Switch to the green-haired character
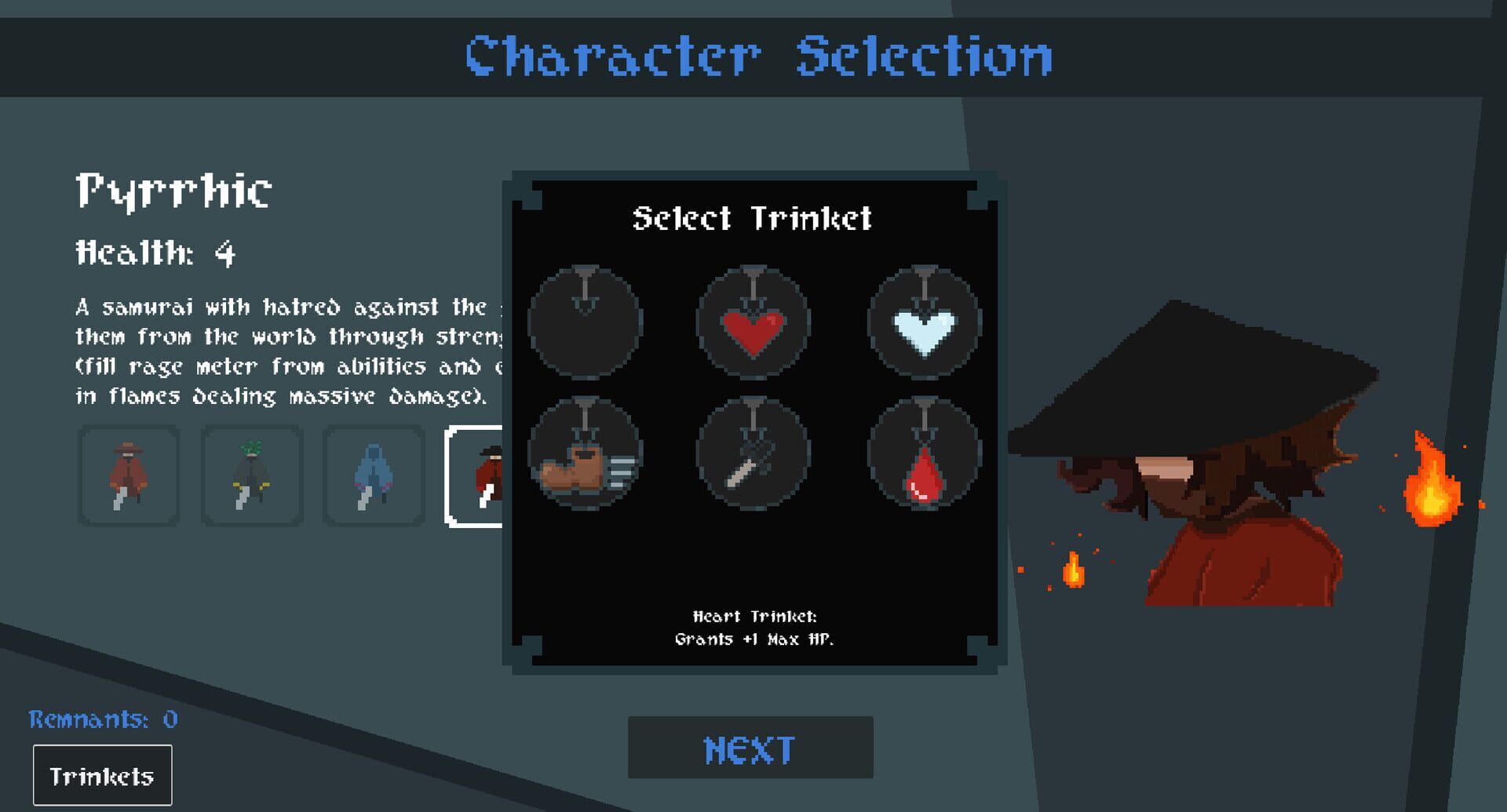Viewport: 1507px width, 812px height. pos(251,475)
